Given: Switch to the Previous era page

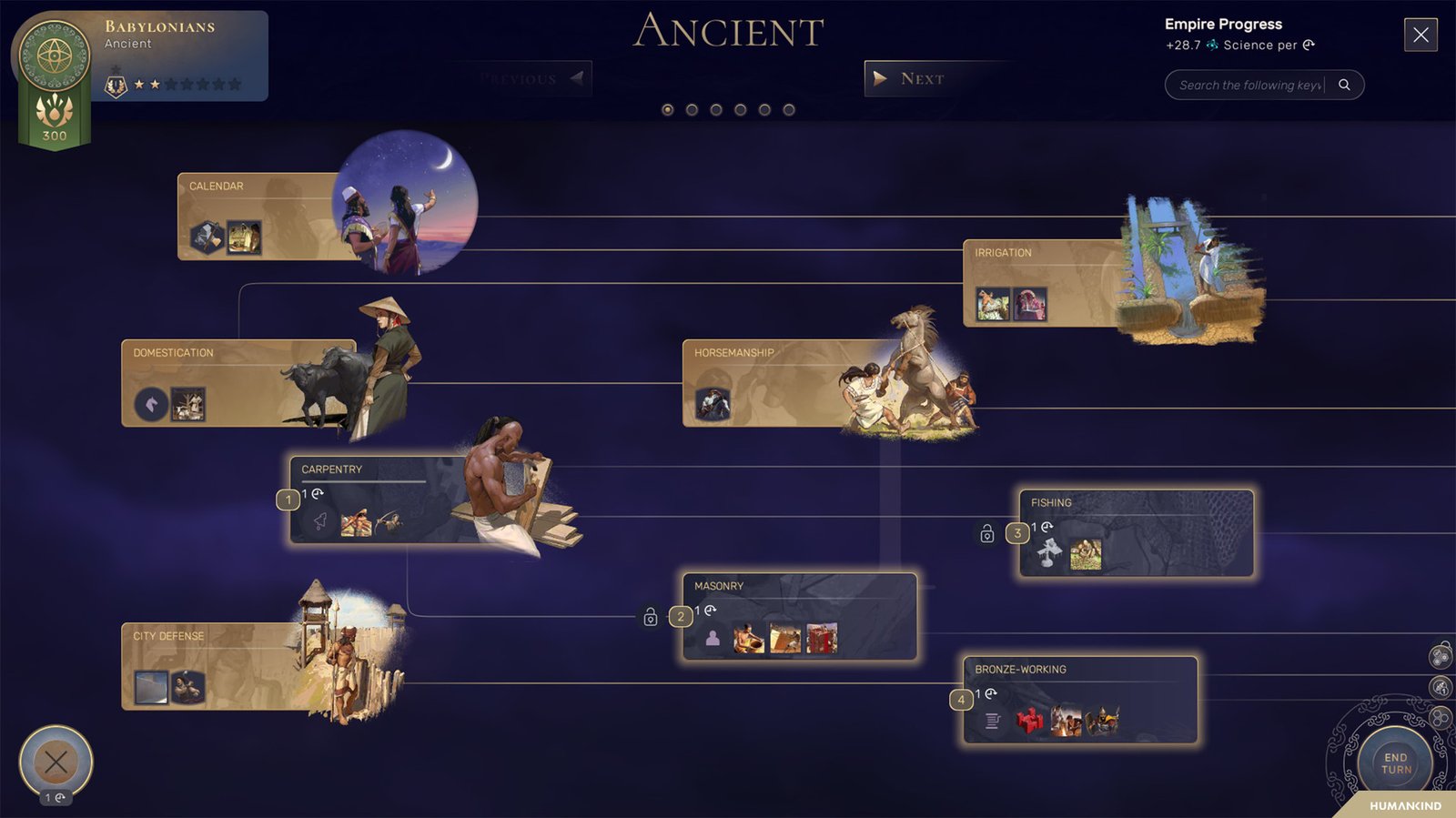Looking at the screenshot, I should click(x=528, y=78).
